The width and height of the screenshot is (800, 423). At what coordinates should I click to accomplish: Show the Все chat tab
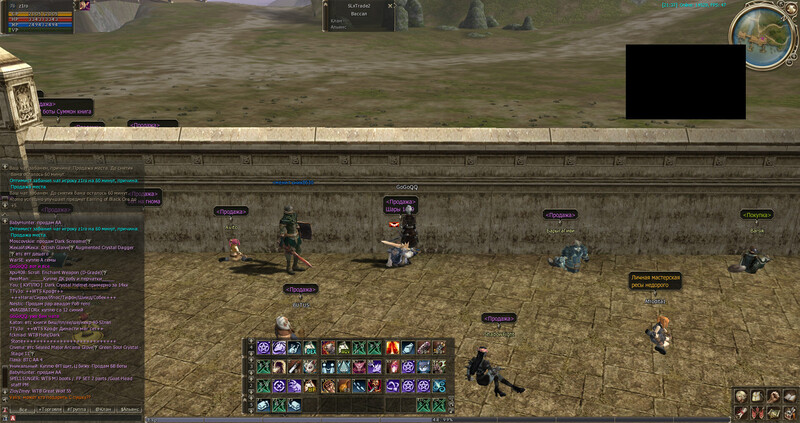(22, 410)
